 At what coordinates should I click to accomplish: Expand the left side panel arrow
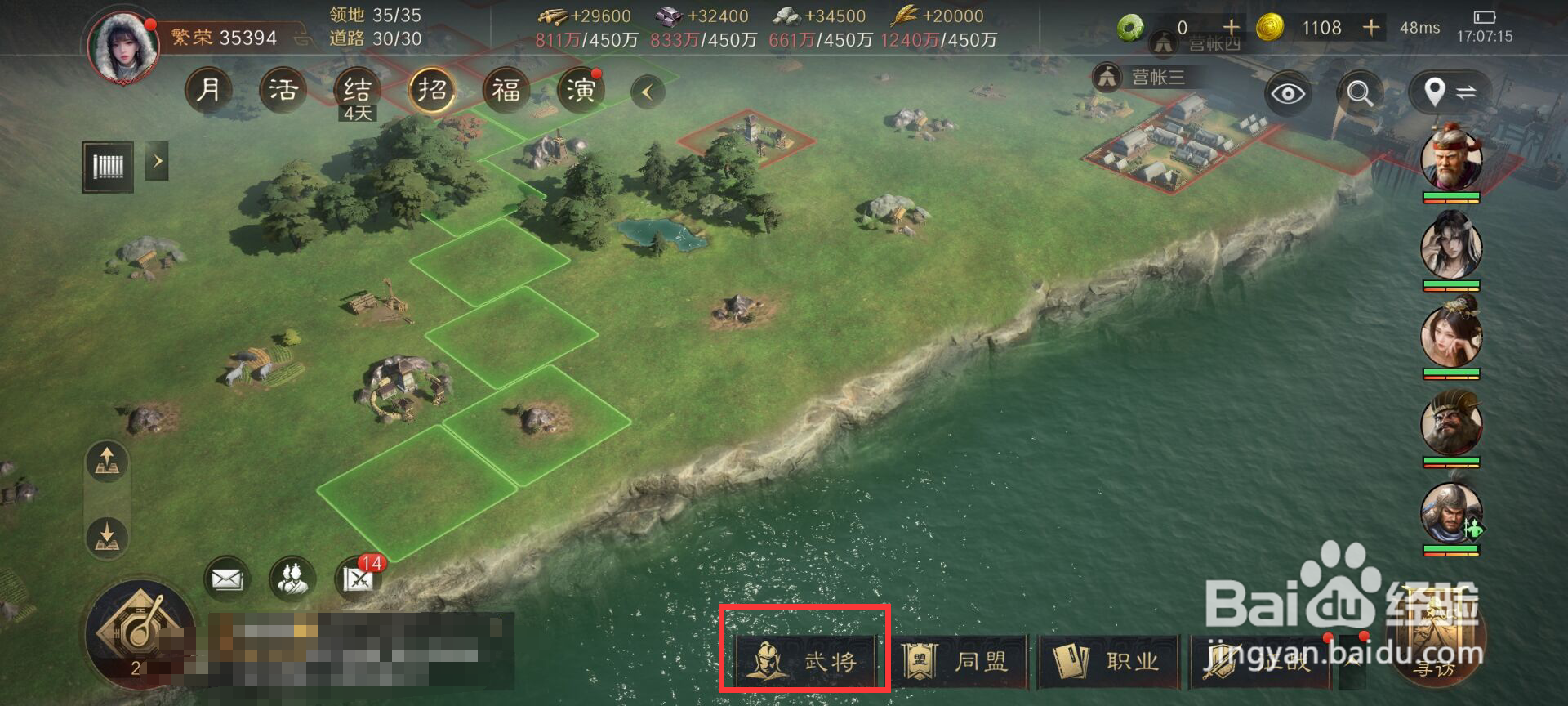158,162
